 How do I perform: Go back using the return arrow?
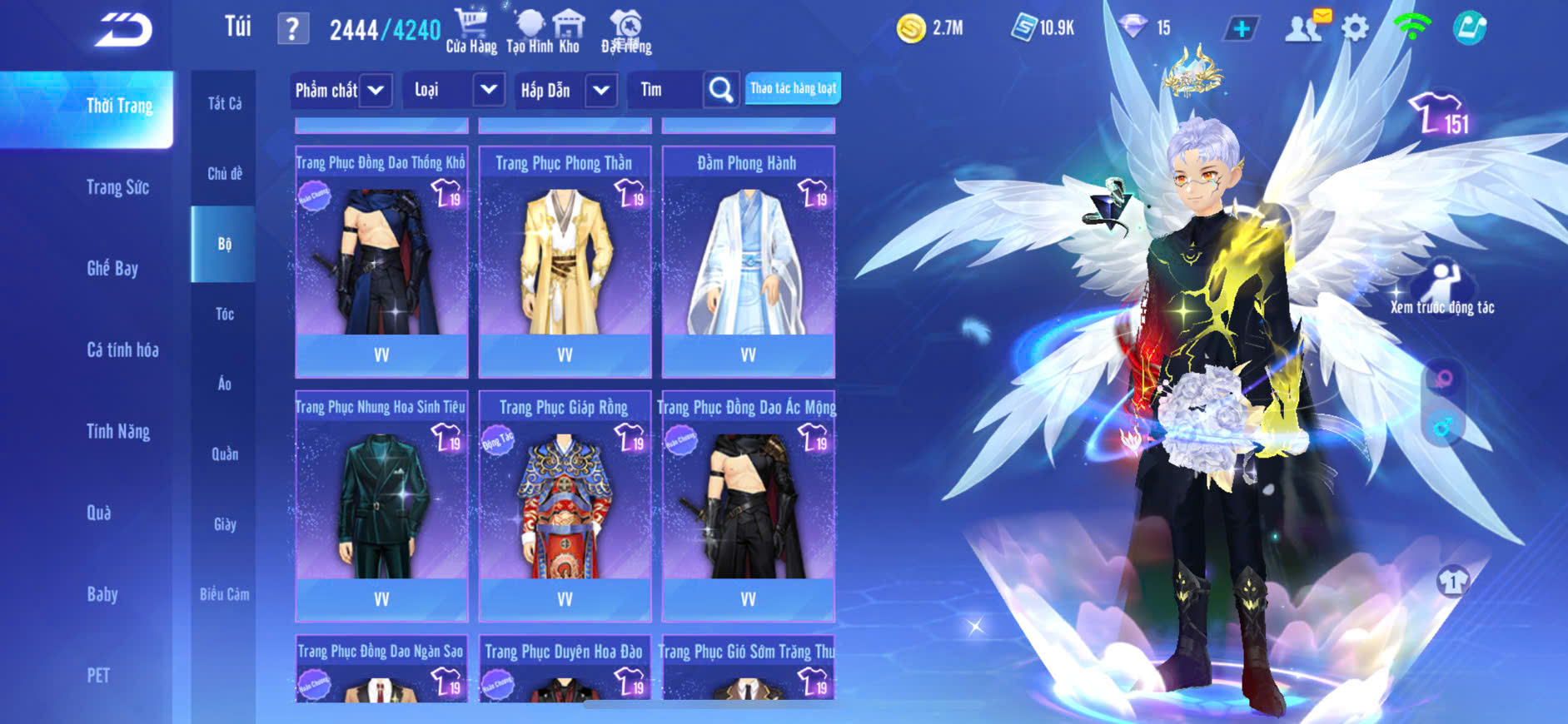[123, 31]
